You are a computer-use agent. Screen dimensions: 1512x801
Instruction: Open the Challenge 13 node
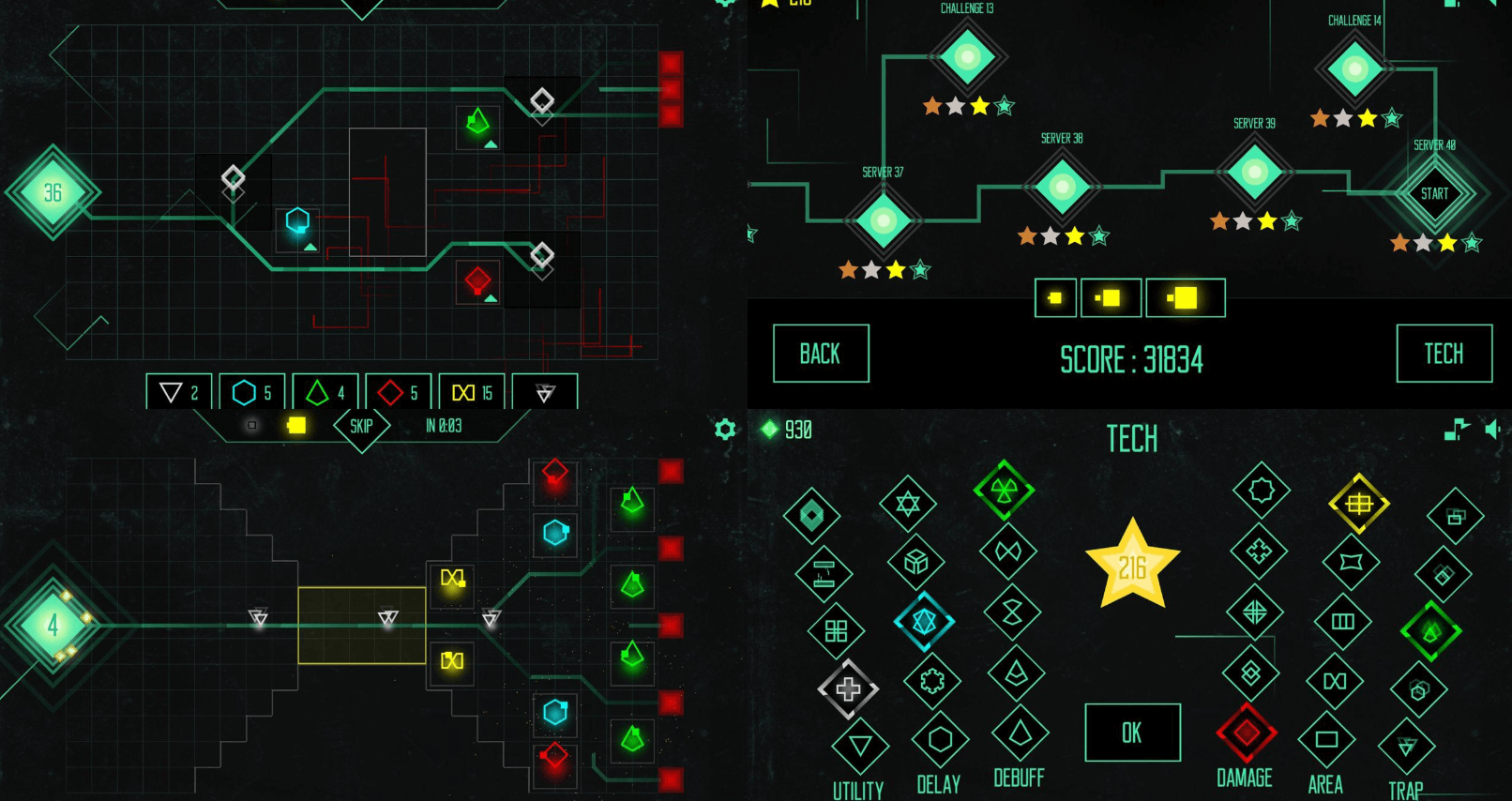[x=967, y=56]
